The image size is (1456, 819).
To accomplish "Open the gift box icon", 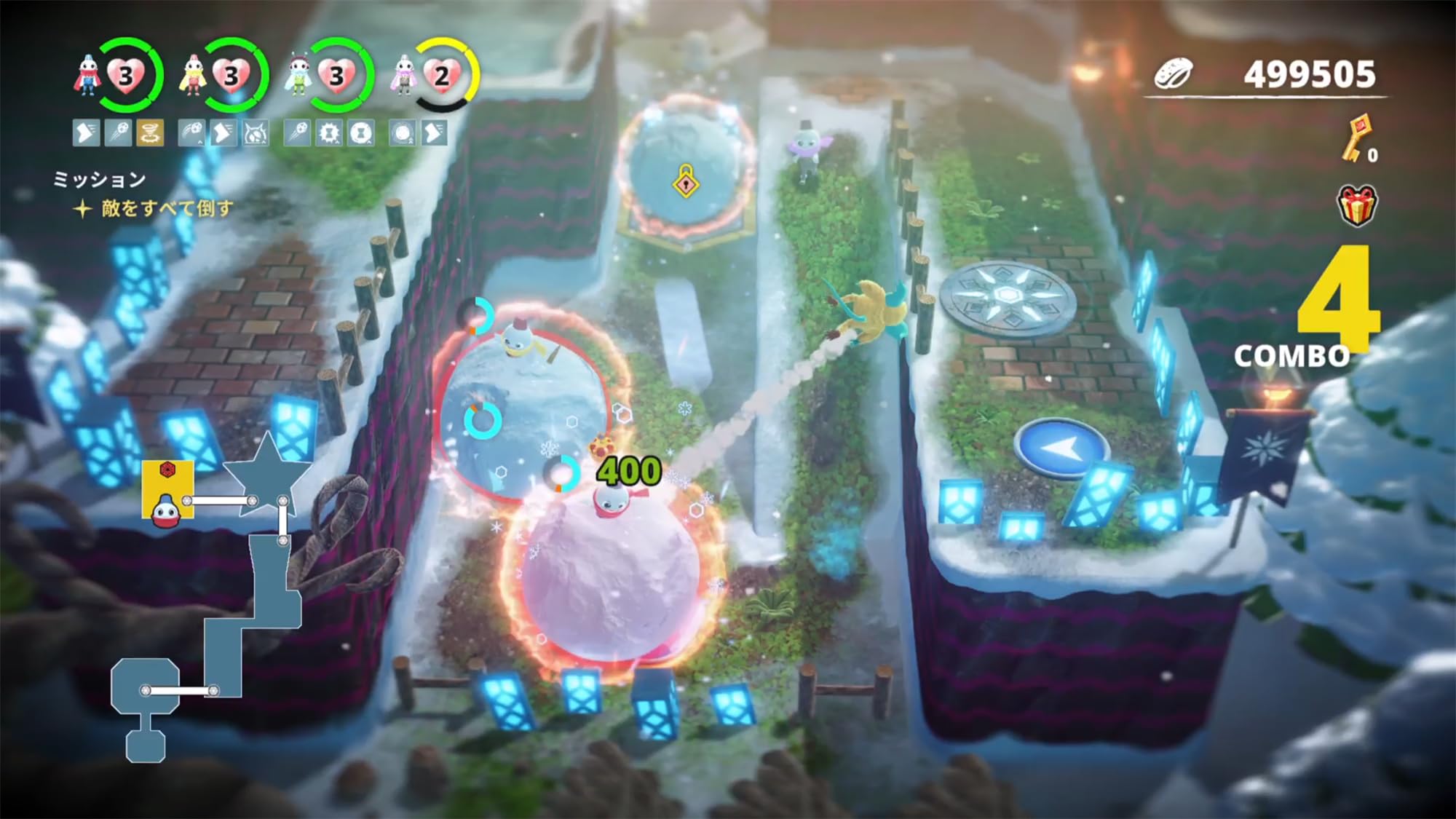I will (x=1357, y=205).
